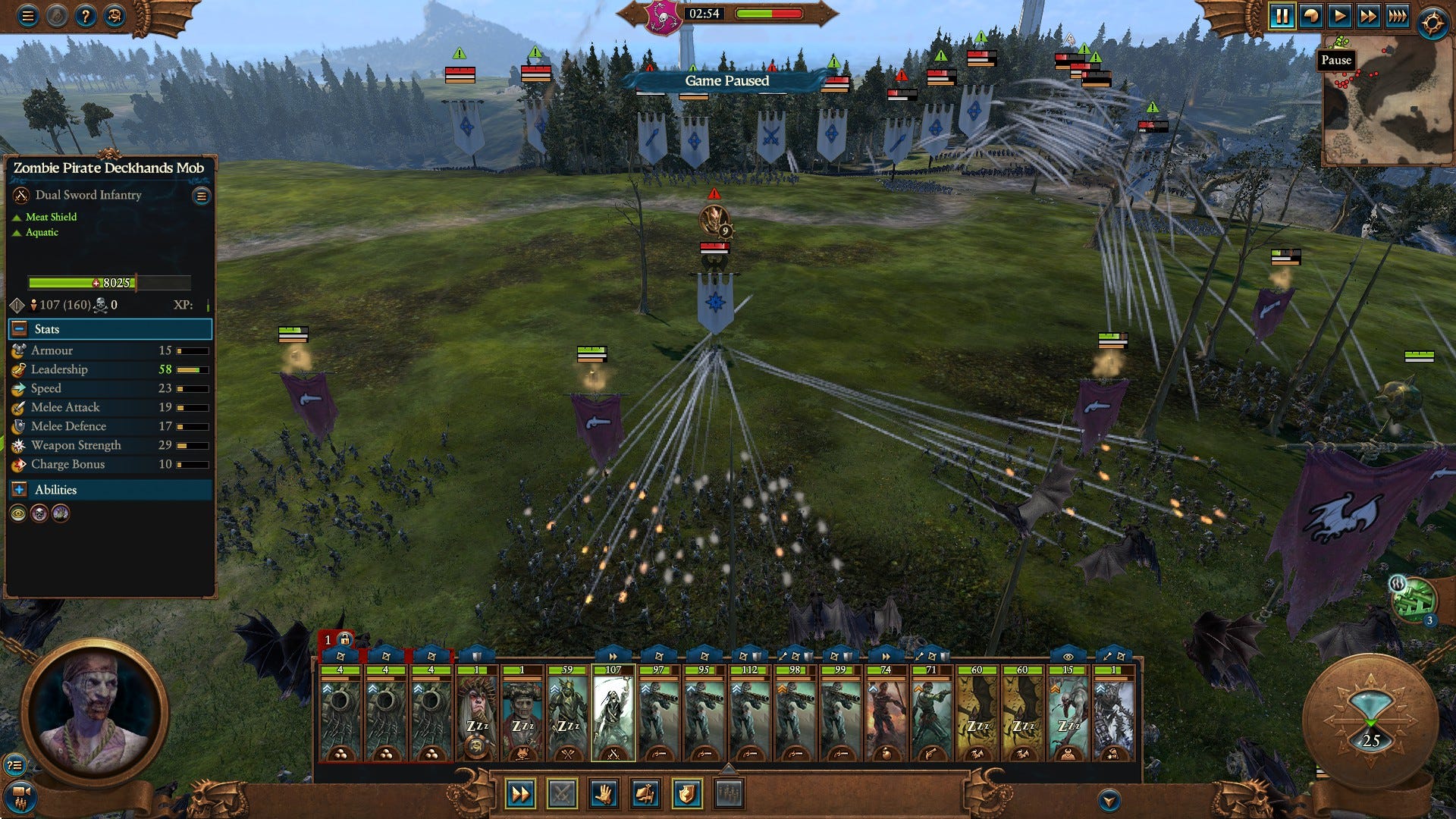Image resolution: width=1456 pixels, height=819 pixels.
Task: Expand the Abilities section
Action: coord(20,490)
